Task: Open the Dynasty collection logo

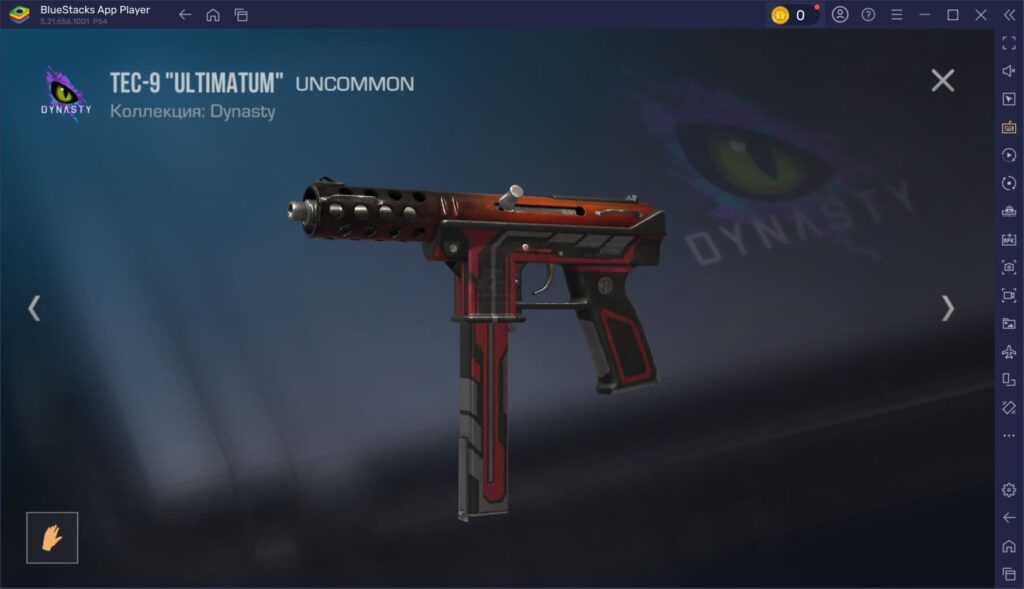Action: tap(66, 93)
